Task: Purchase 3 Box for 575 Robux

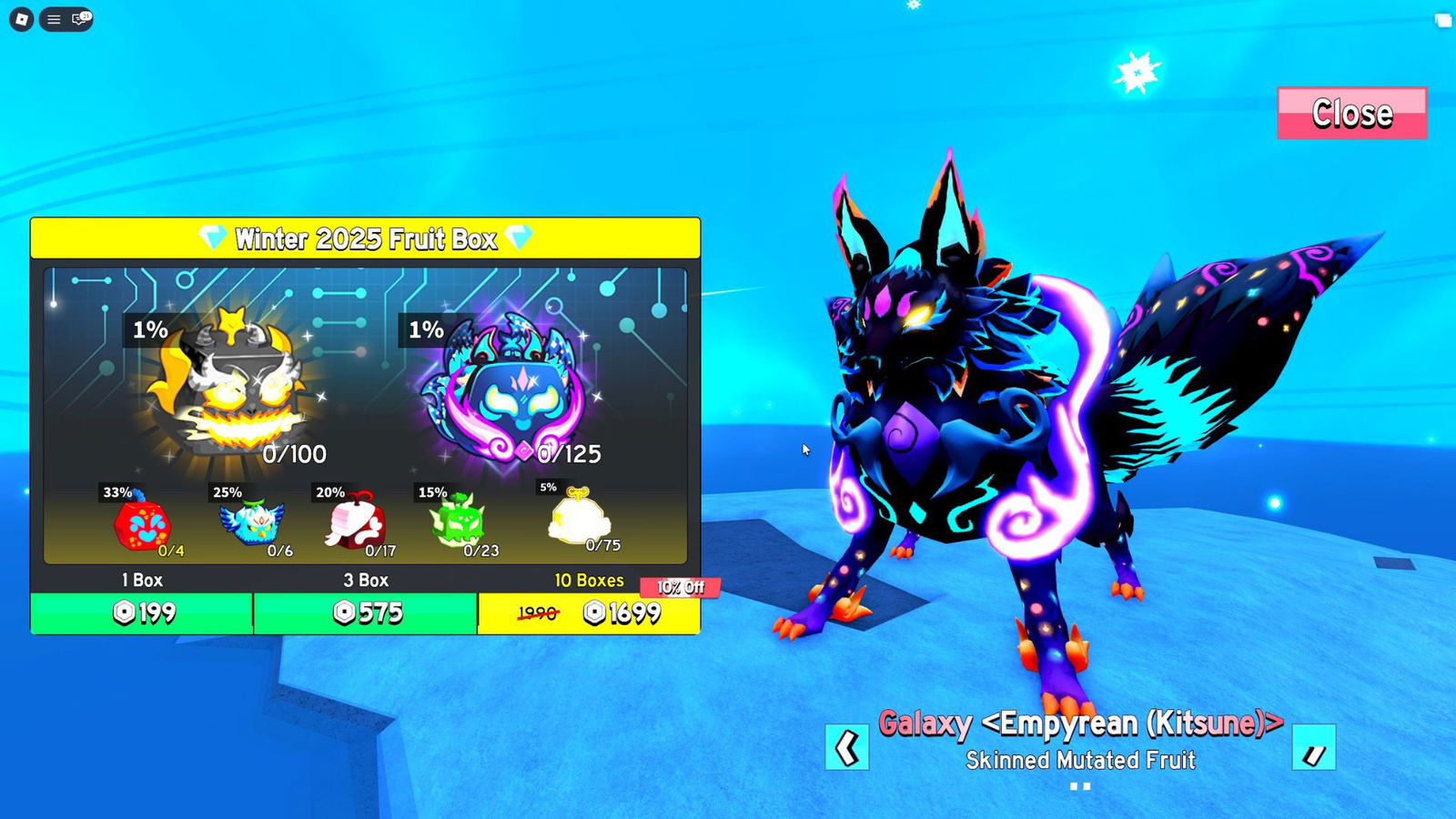Action: (x=365, y=613)
